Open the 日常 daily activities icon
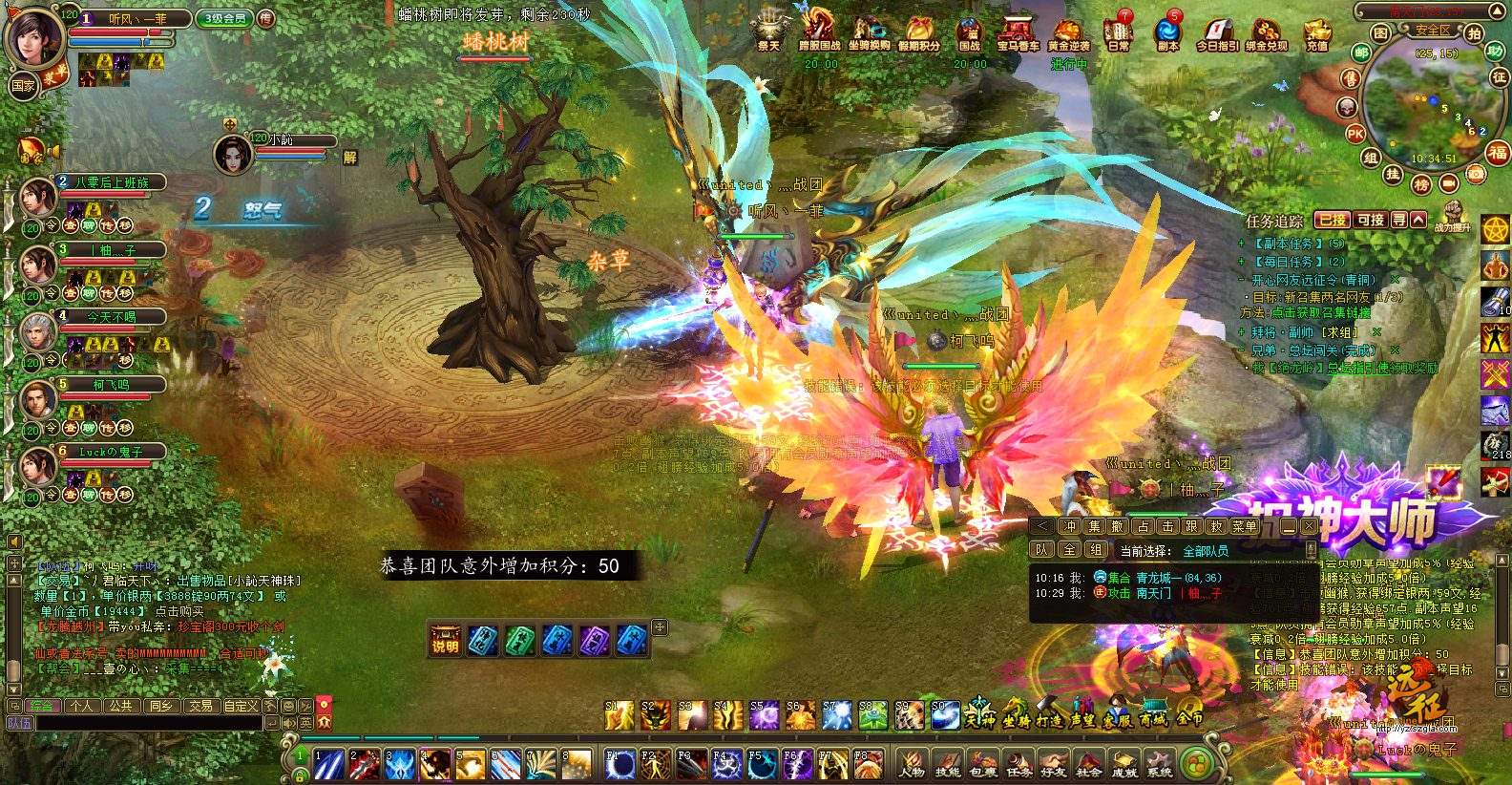1512x785 pixels. click(x=1118, y=32)
